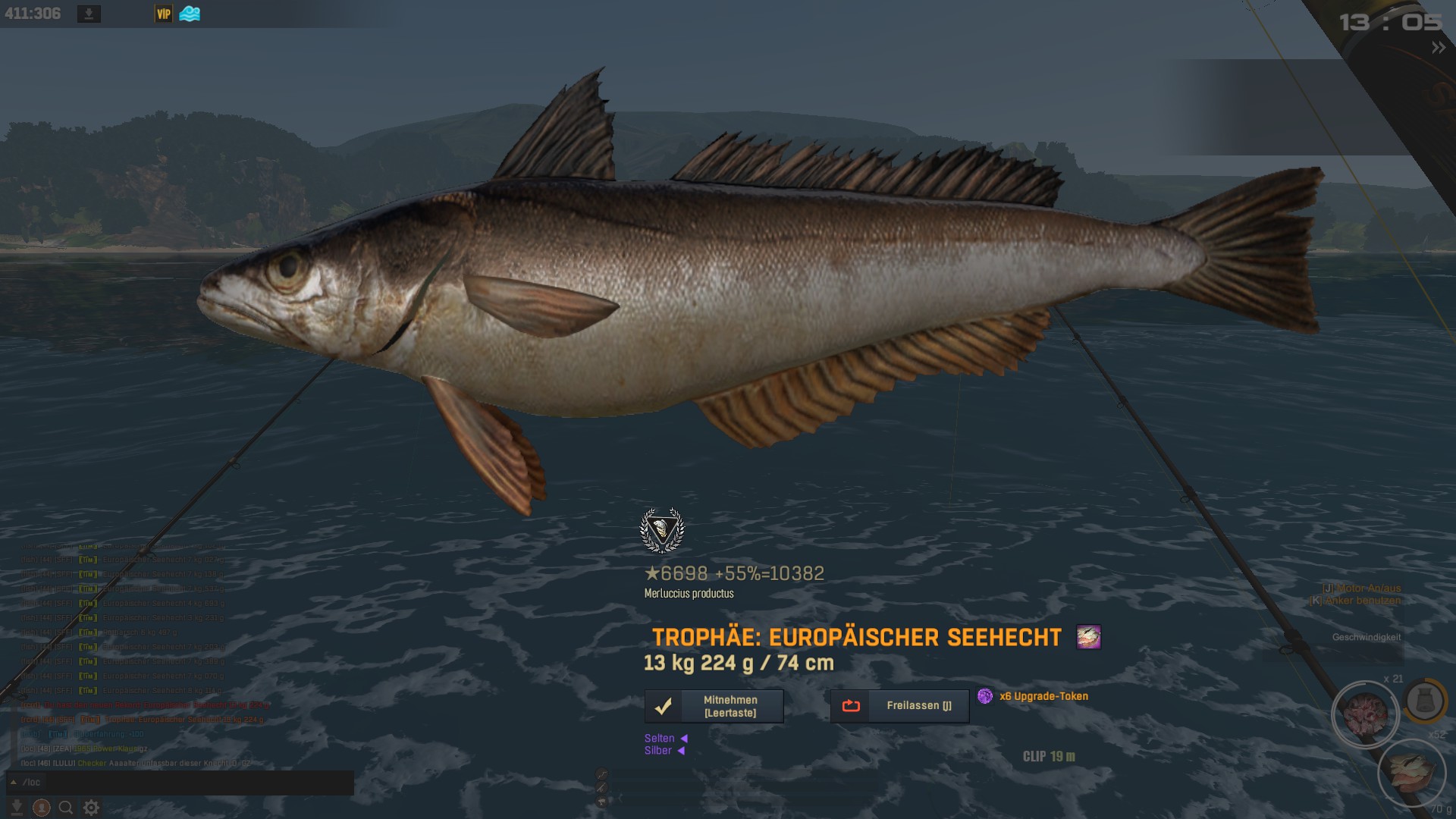Open the chat settings gear icon

click(x=91, y=808)
